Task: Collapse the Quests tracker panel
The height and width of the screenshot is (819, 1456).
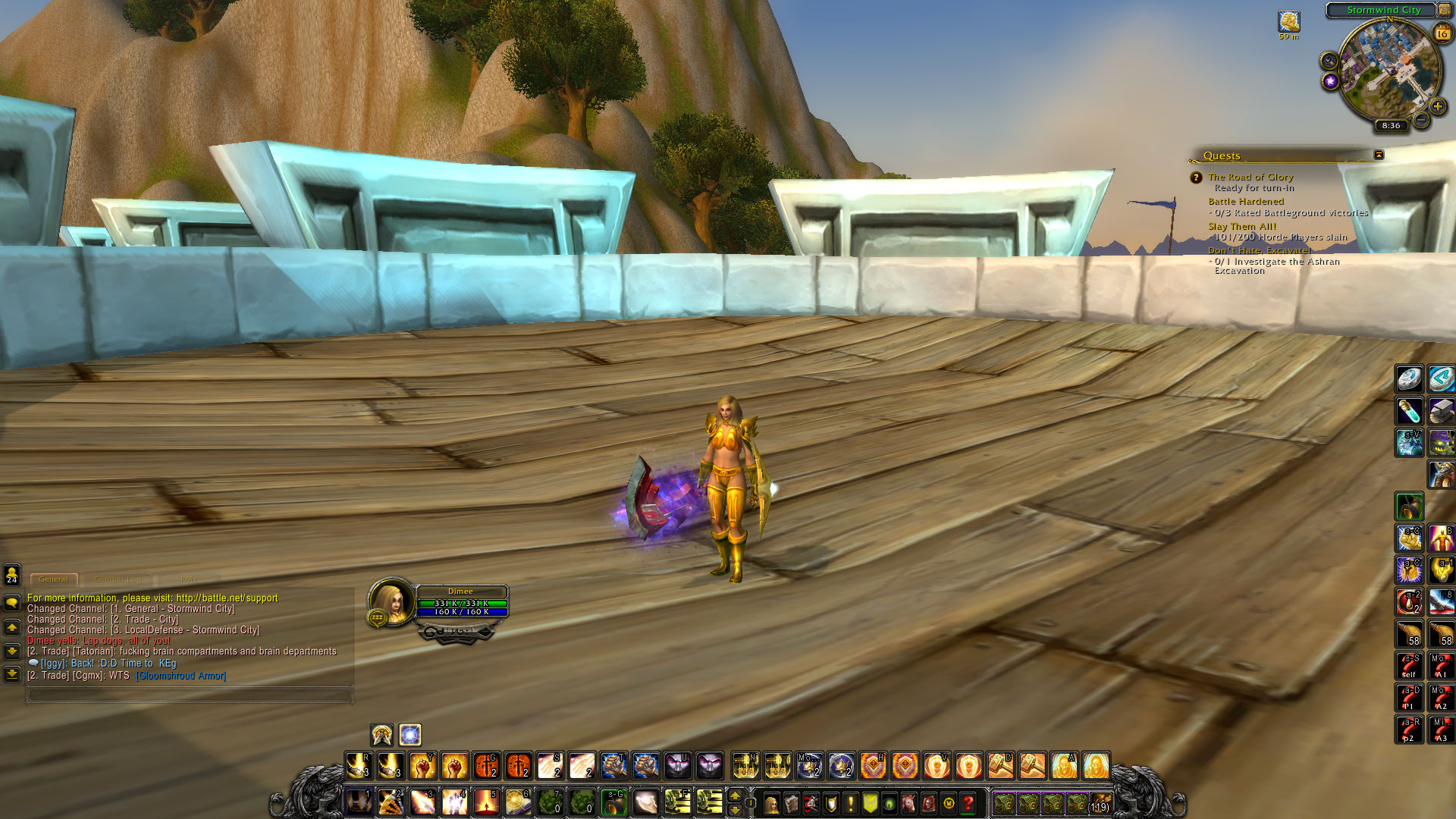Action: click(x=1379, y=155)
